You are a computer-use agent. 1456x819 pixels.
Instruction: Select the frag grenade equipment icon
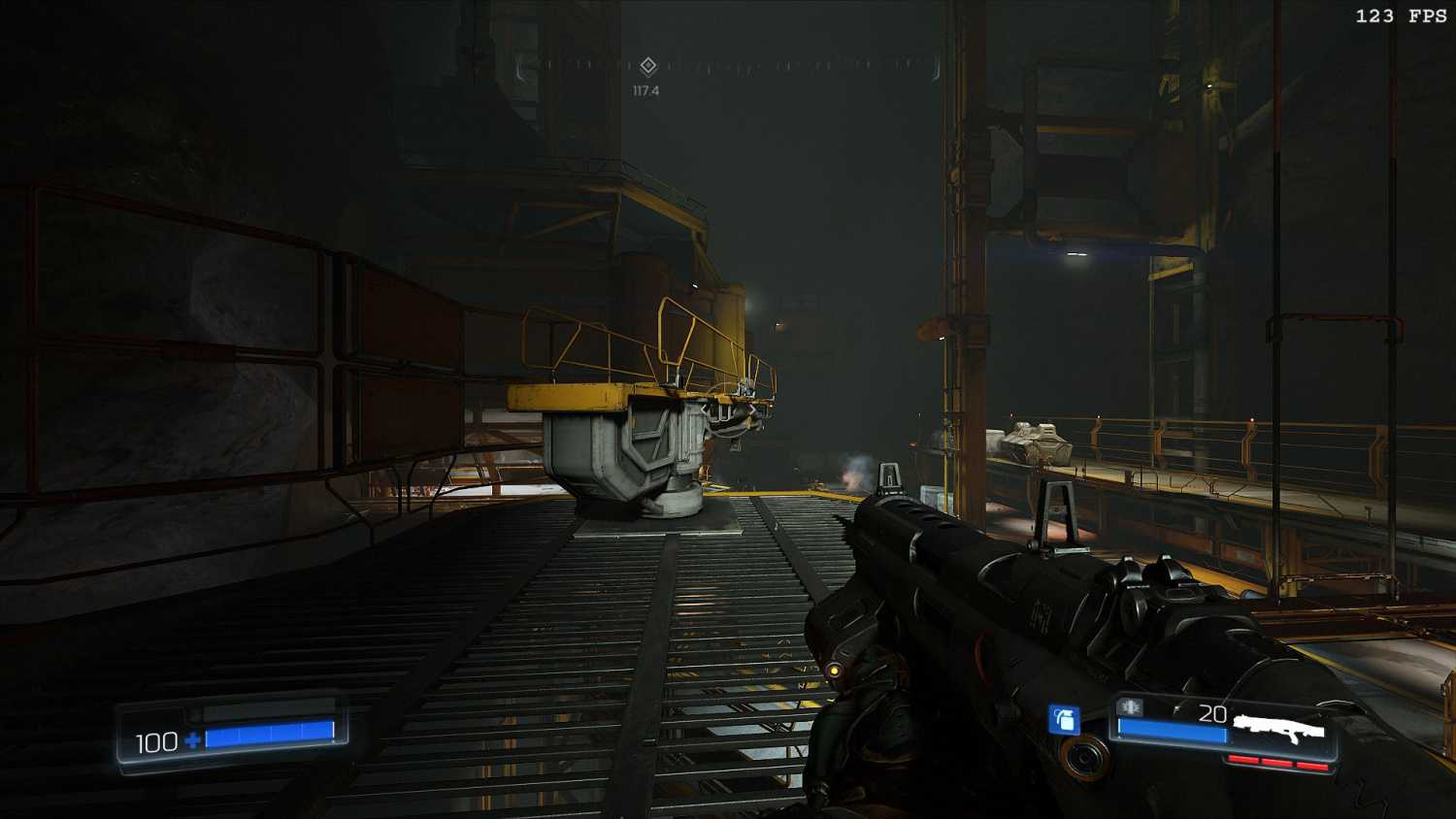(1065, 719)
